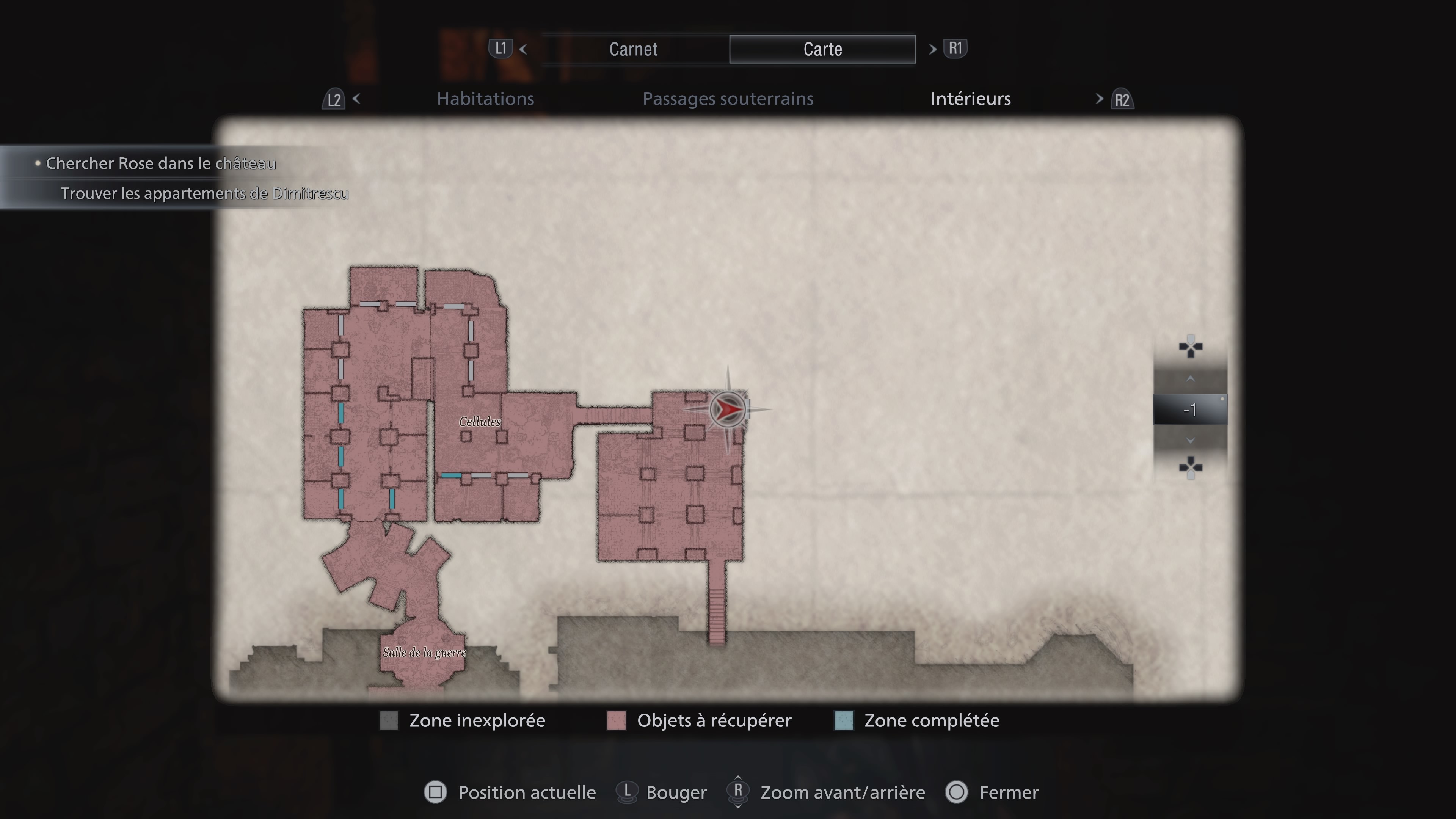The width and height of the screenshot is (1456, 819).
Task: Click the left arrow beside Carnet
Action: point(524,50)
